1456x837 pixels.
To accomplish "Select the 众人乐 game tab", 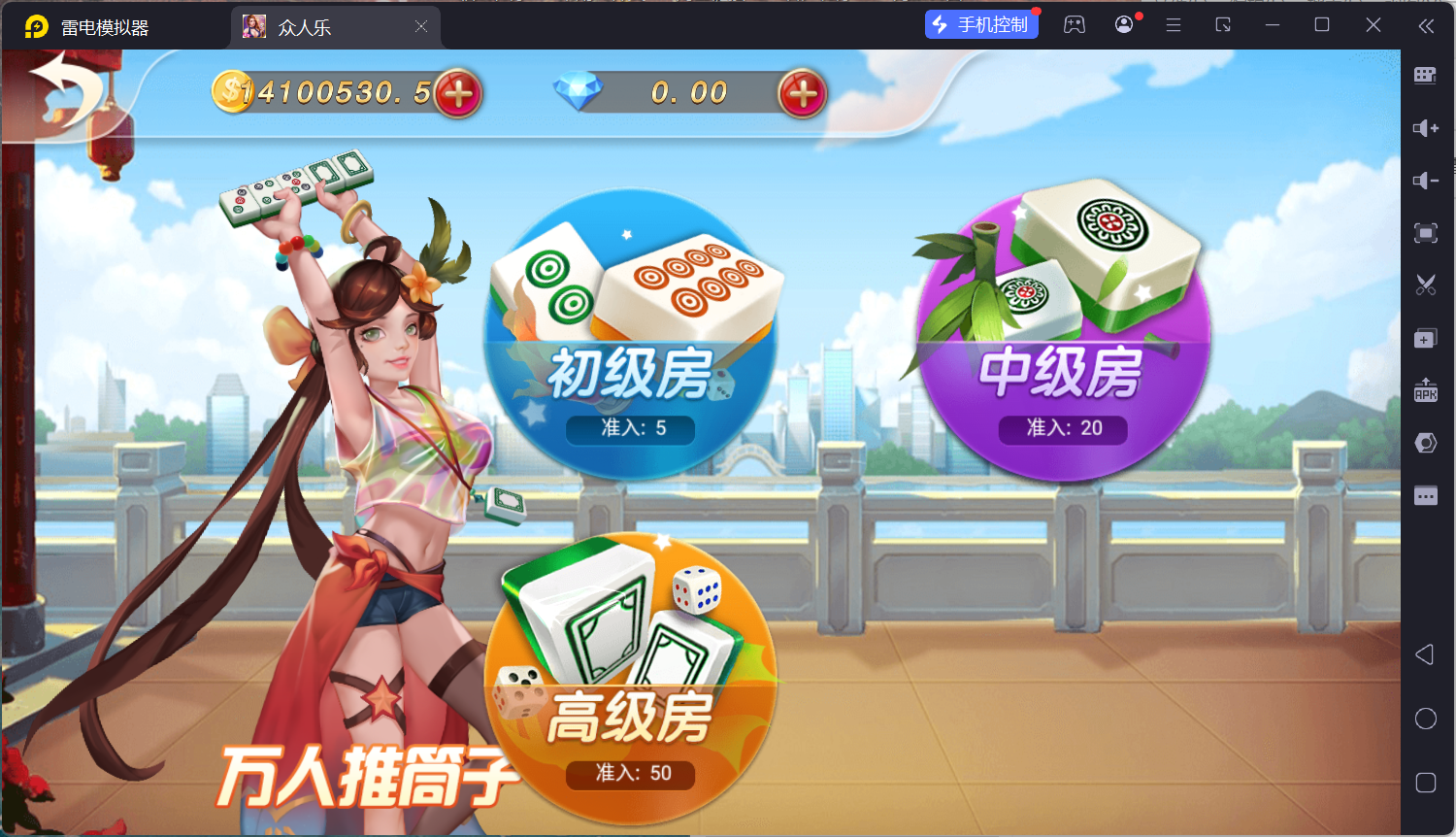I will [x=311, y=27].
